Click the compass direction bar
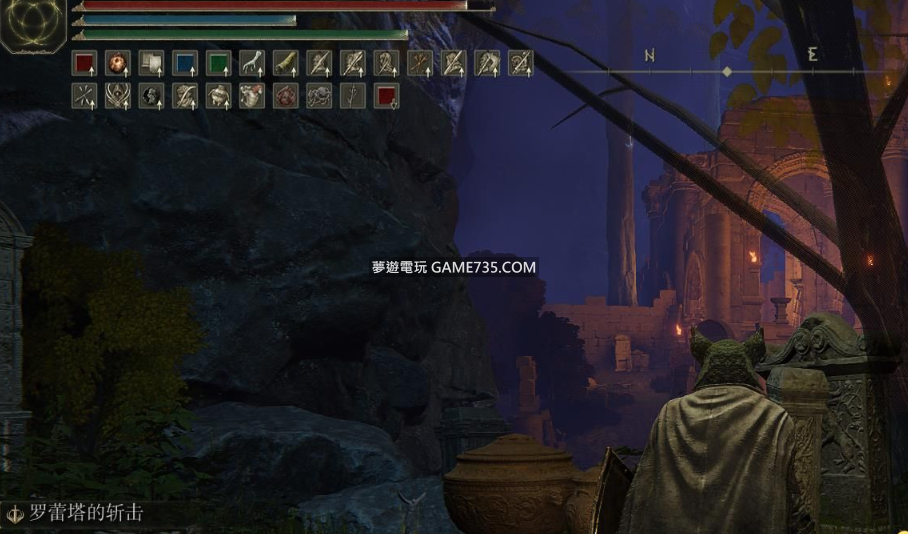The image size is (908, 534). point(728,71)
